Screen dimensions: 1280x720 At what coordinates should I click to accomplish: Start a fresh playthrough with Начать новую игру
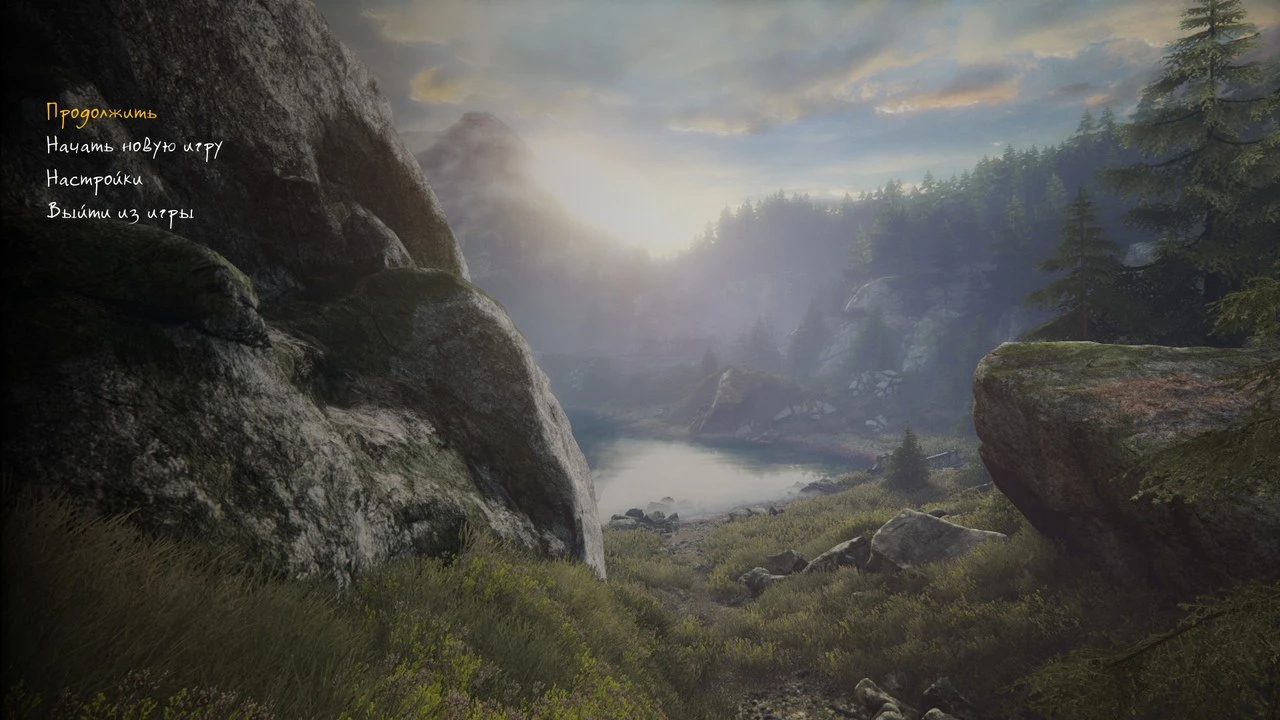click(x=134, y=146)
